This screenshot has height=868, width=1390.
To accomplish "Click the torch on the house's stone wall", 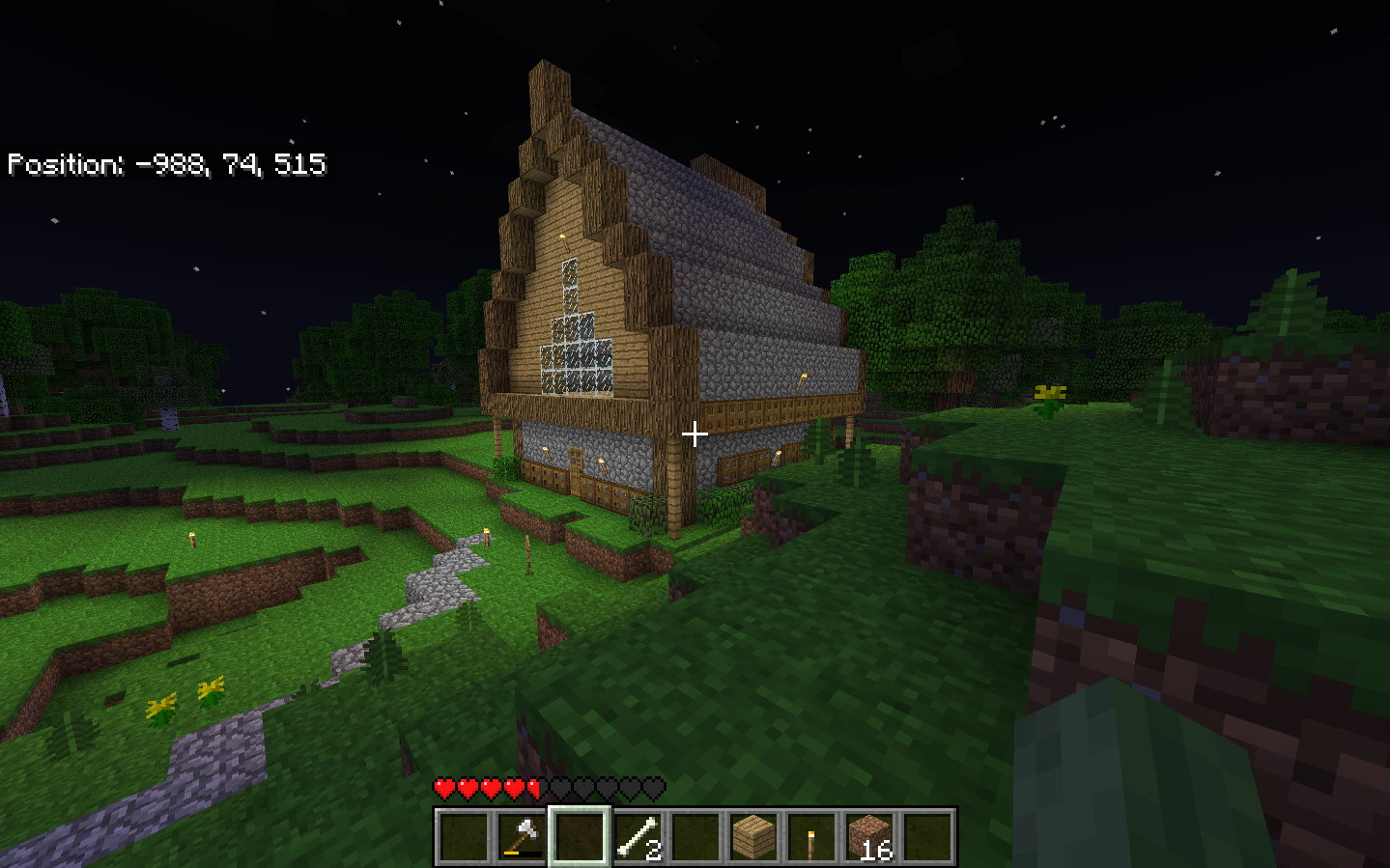I will 802,383.
